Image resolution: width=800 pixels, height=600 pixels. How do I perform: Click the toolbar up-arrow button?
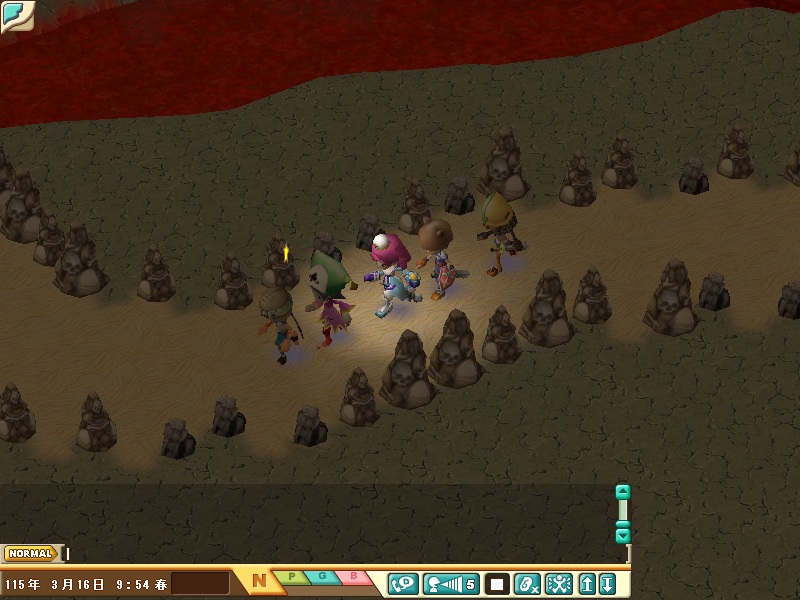click(x=587, y=583)
